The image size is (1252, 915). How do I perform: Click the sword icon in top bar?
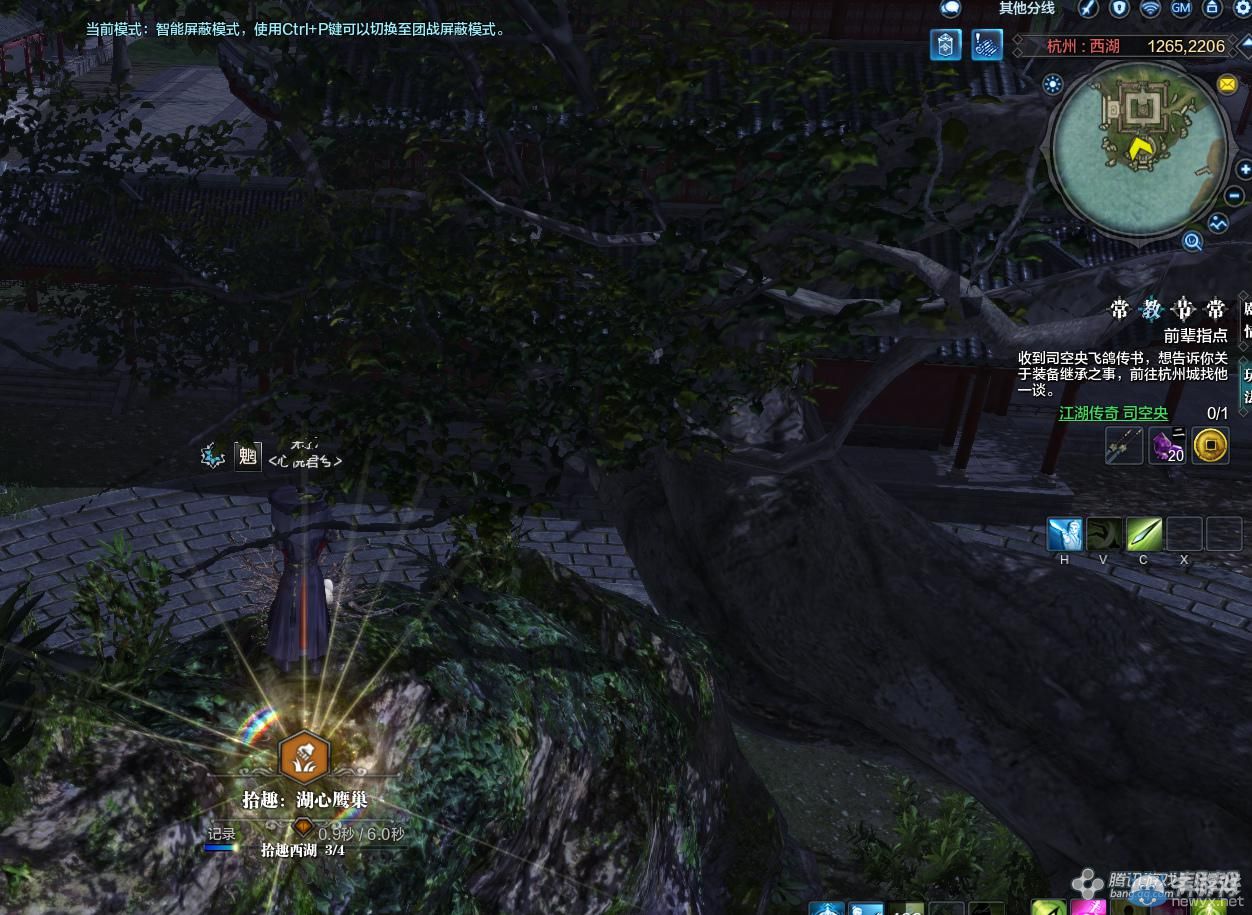[x=1088, y=8]
